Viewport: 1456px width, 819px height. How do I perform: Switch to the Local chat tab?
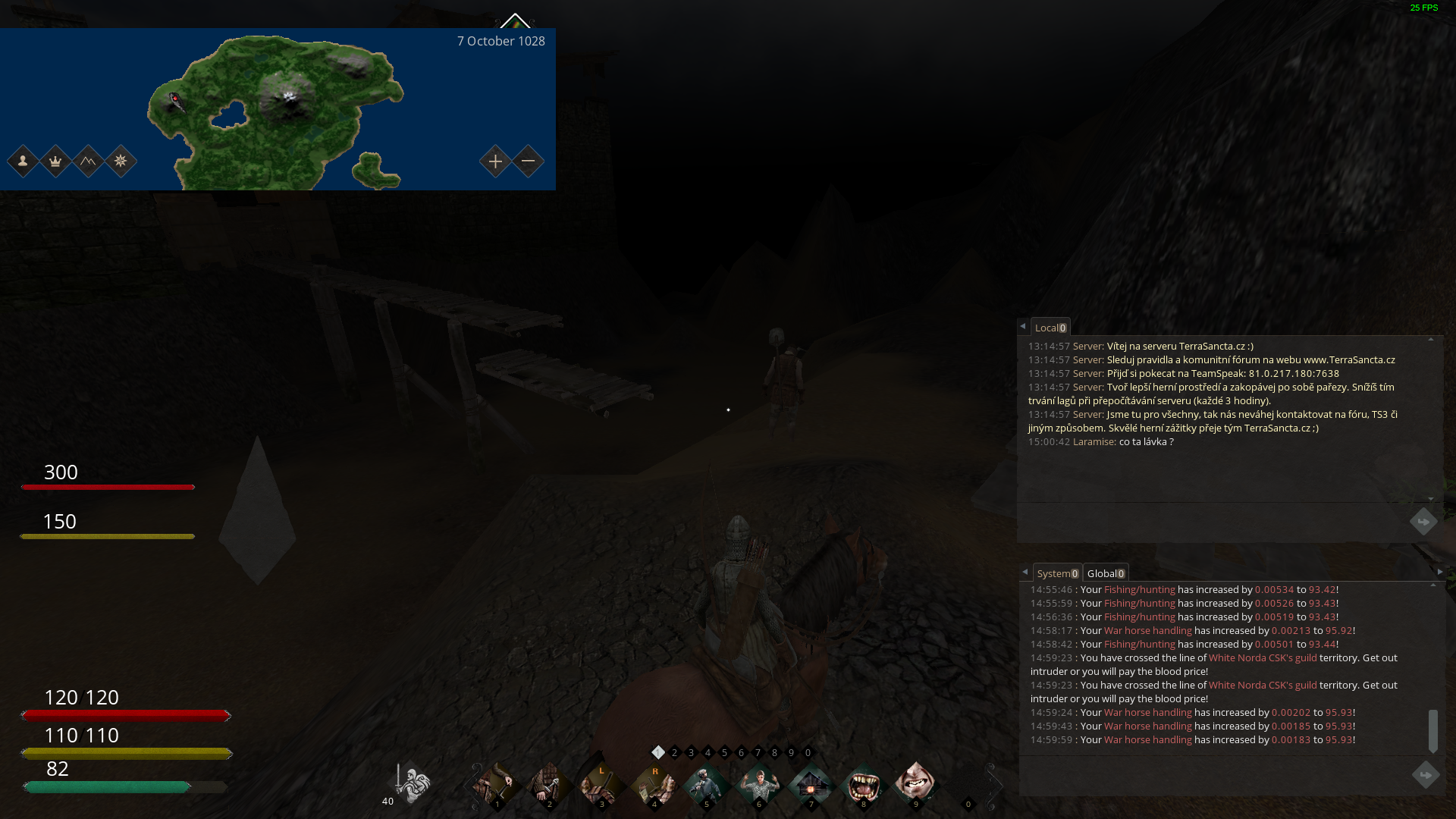click(x=1050, y=328)
